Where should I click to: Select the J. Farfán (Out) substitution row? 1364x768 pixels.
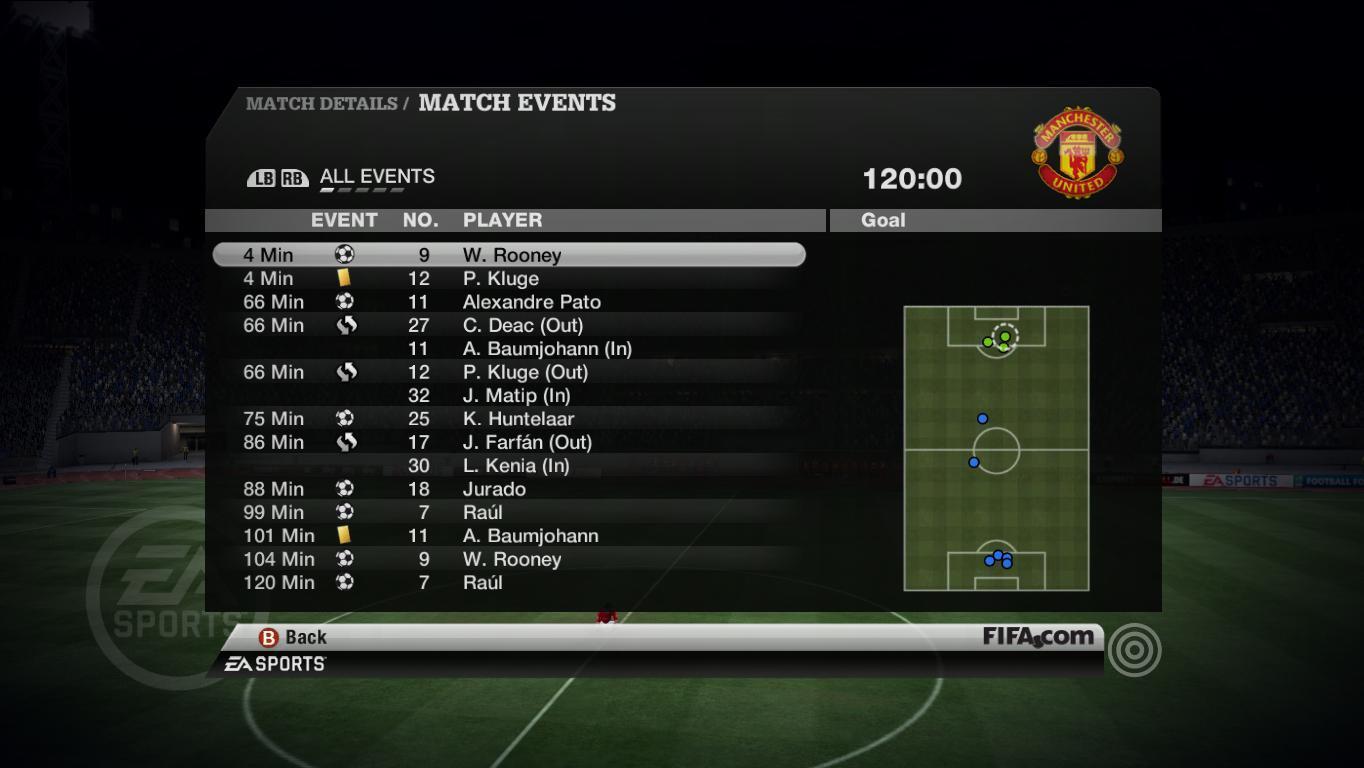pos(509,442)
